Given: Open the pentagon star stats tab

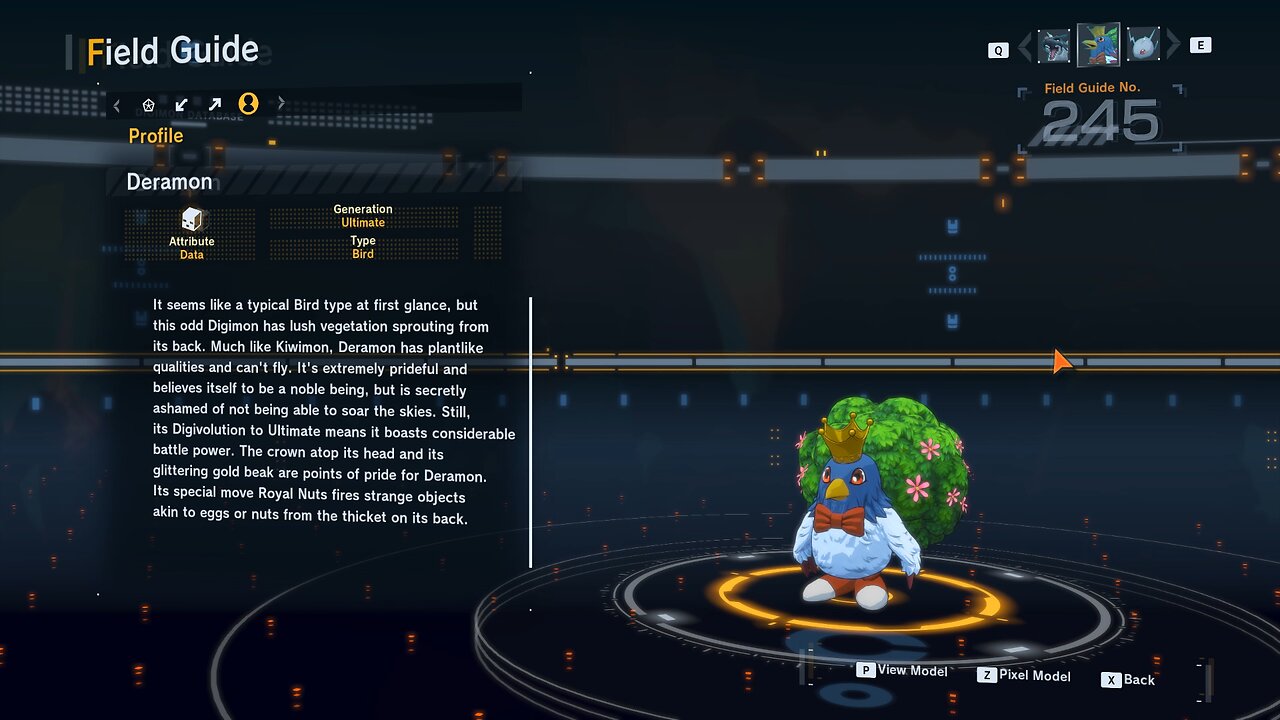Looking at the screenshot, I should (149, 104).
